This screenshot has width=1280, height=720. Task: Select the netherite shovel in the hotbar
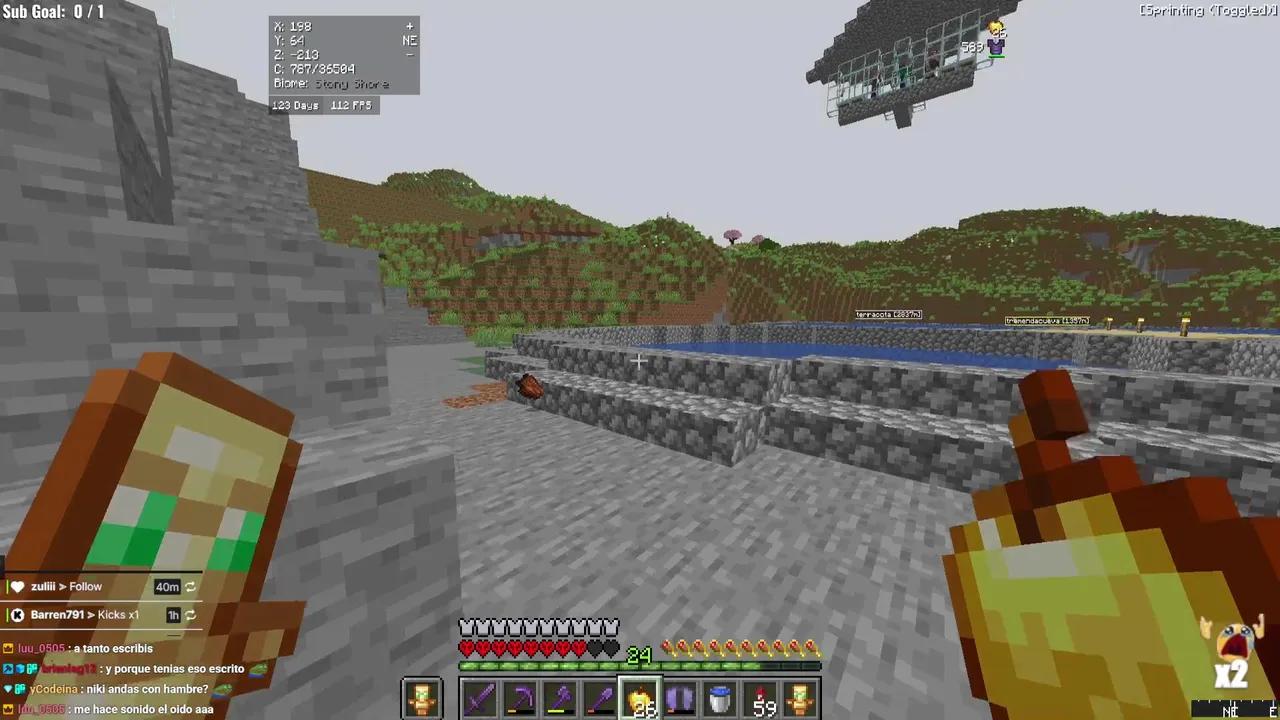coord(598,697)
